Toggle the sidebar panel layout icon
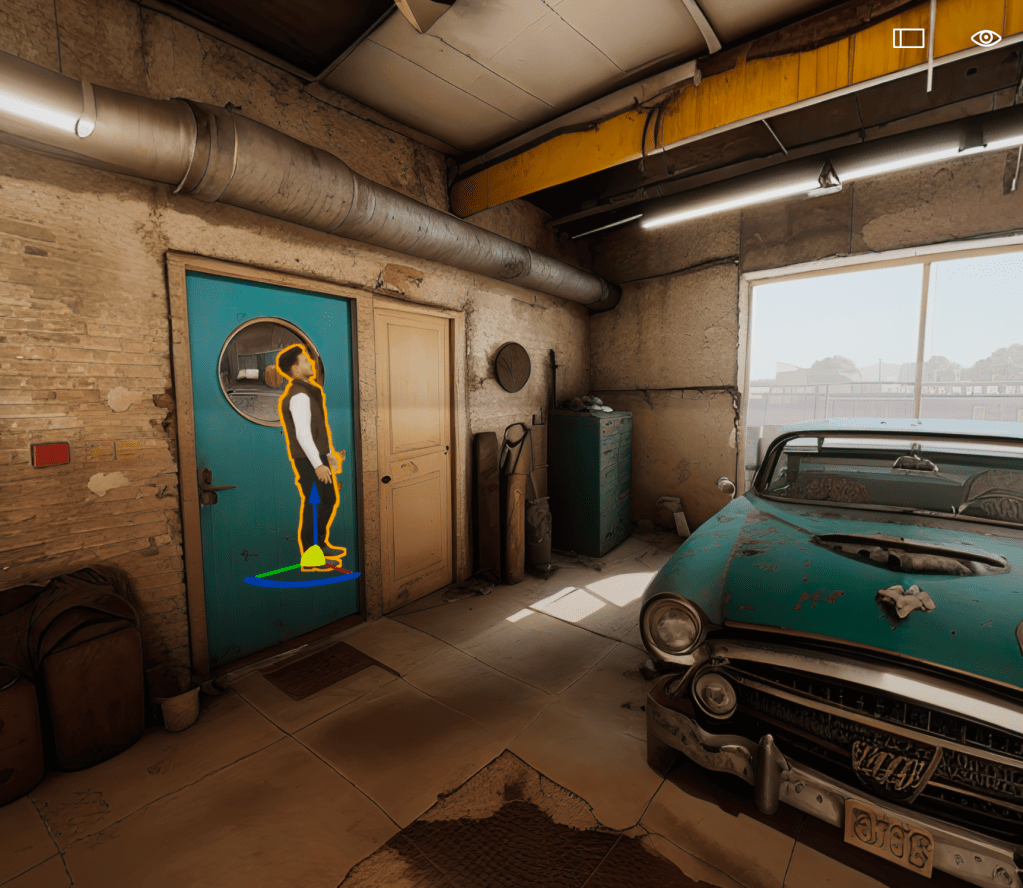 [x=908, y=38]
